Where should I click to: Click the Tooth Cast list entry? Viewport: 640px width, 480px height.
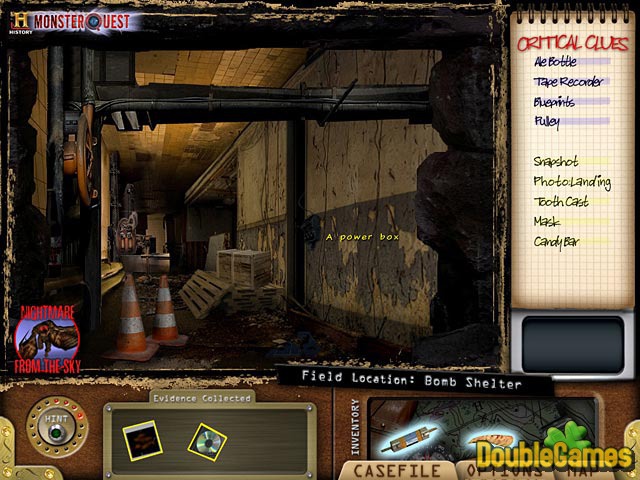pyautogui.click(x=560, y=201)
